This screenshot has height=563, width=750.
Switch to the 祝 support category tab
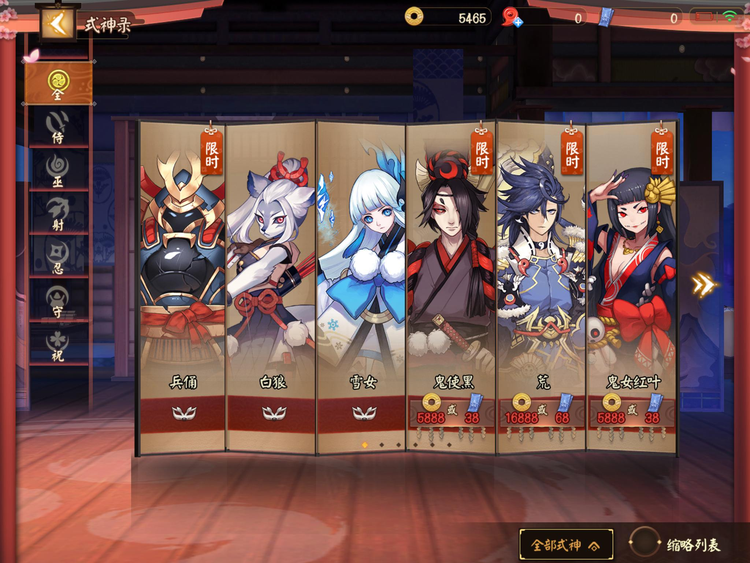click(x=58, y=340)
